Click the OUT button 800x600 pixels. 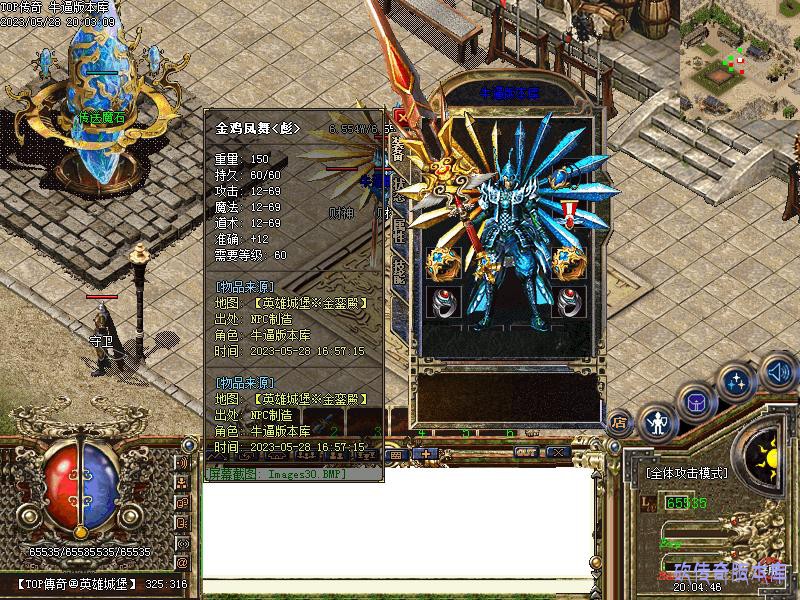526,453
